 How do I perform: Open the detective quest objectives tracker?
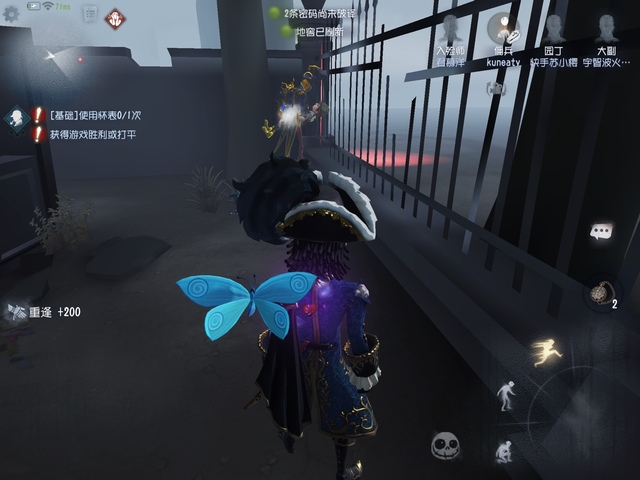click(17, 121)
